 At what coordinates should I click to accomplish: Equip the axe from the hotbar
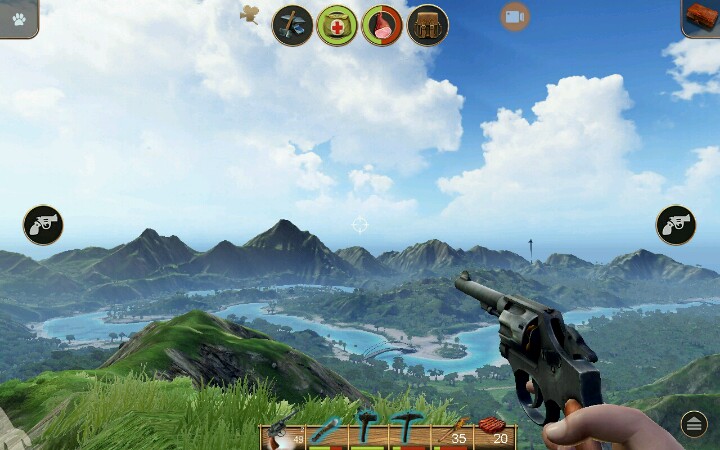pos(366,430)
